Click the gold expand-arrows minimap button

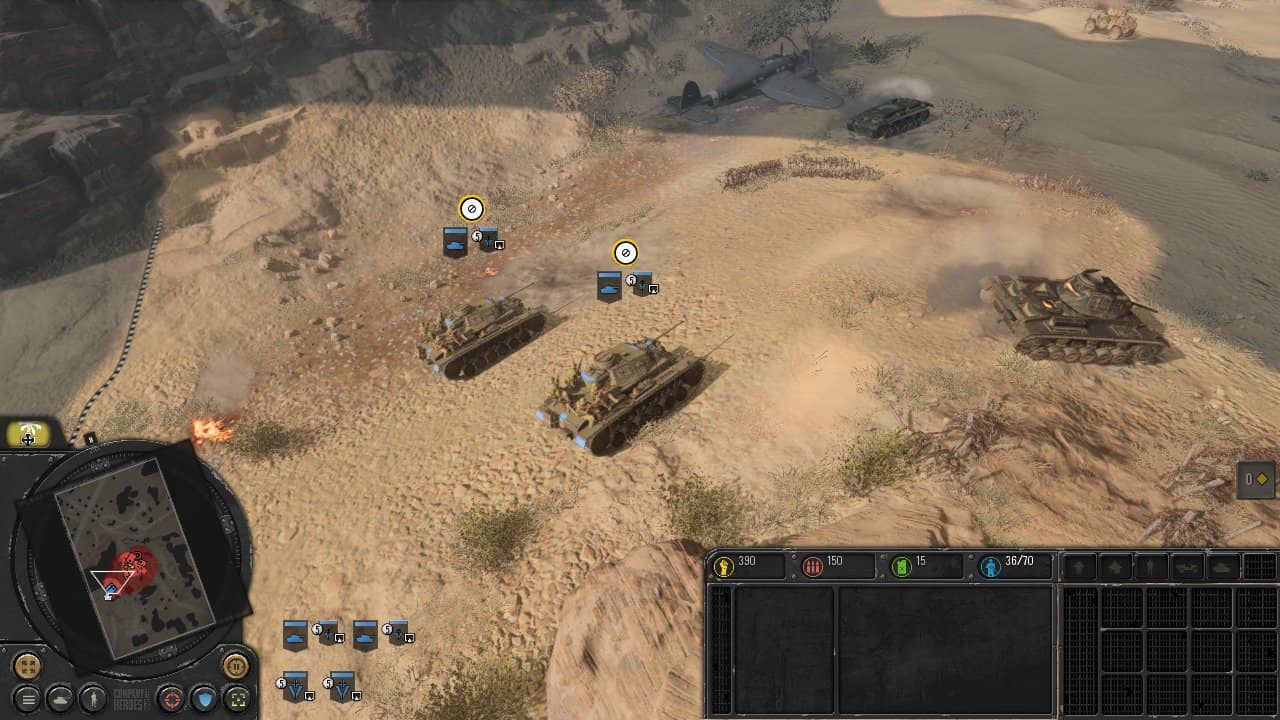click(x=27, y=665)
